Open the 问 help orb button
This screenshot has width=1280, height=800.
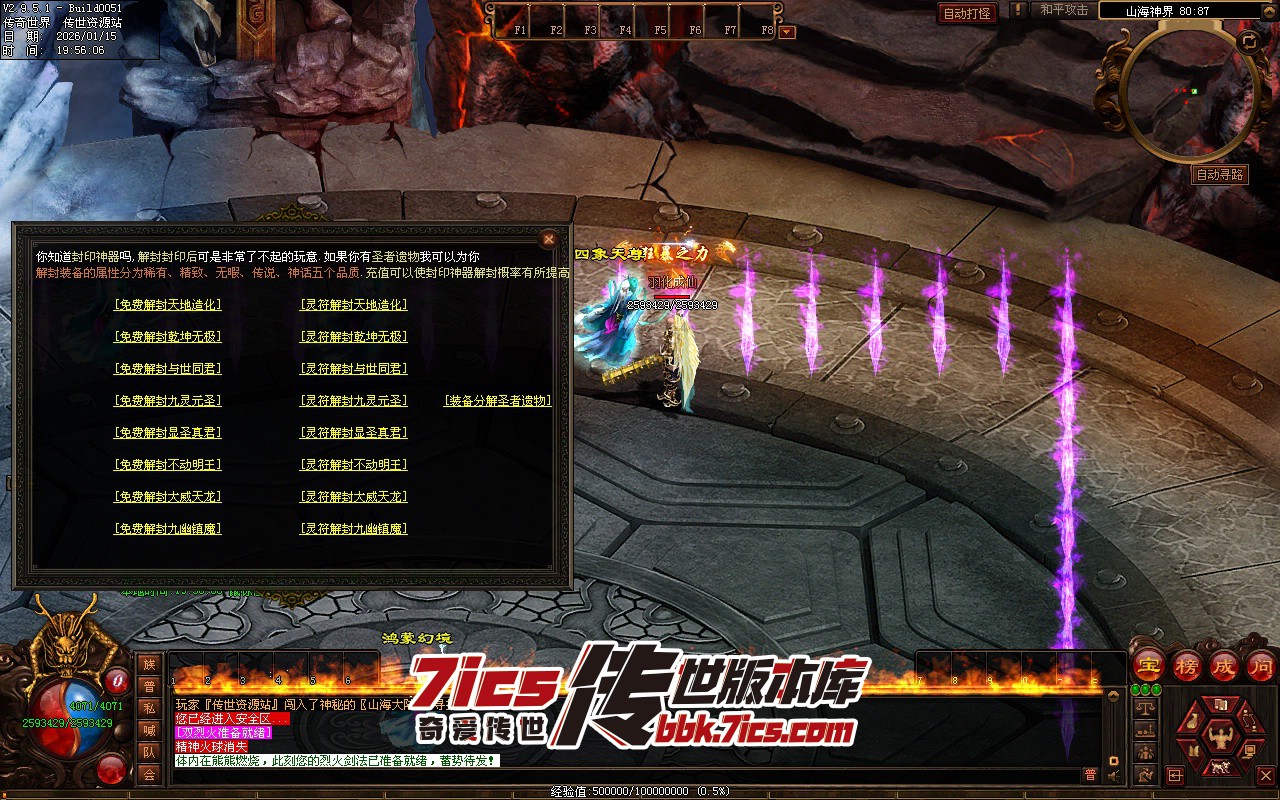coord(1262,666)
